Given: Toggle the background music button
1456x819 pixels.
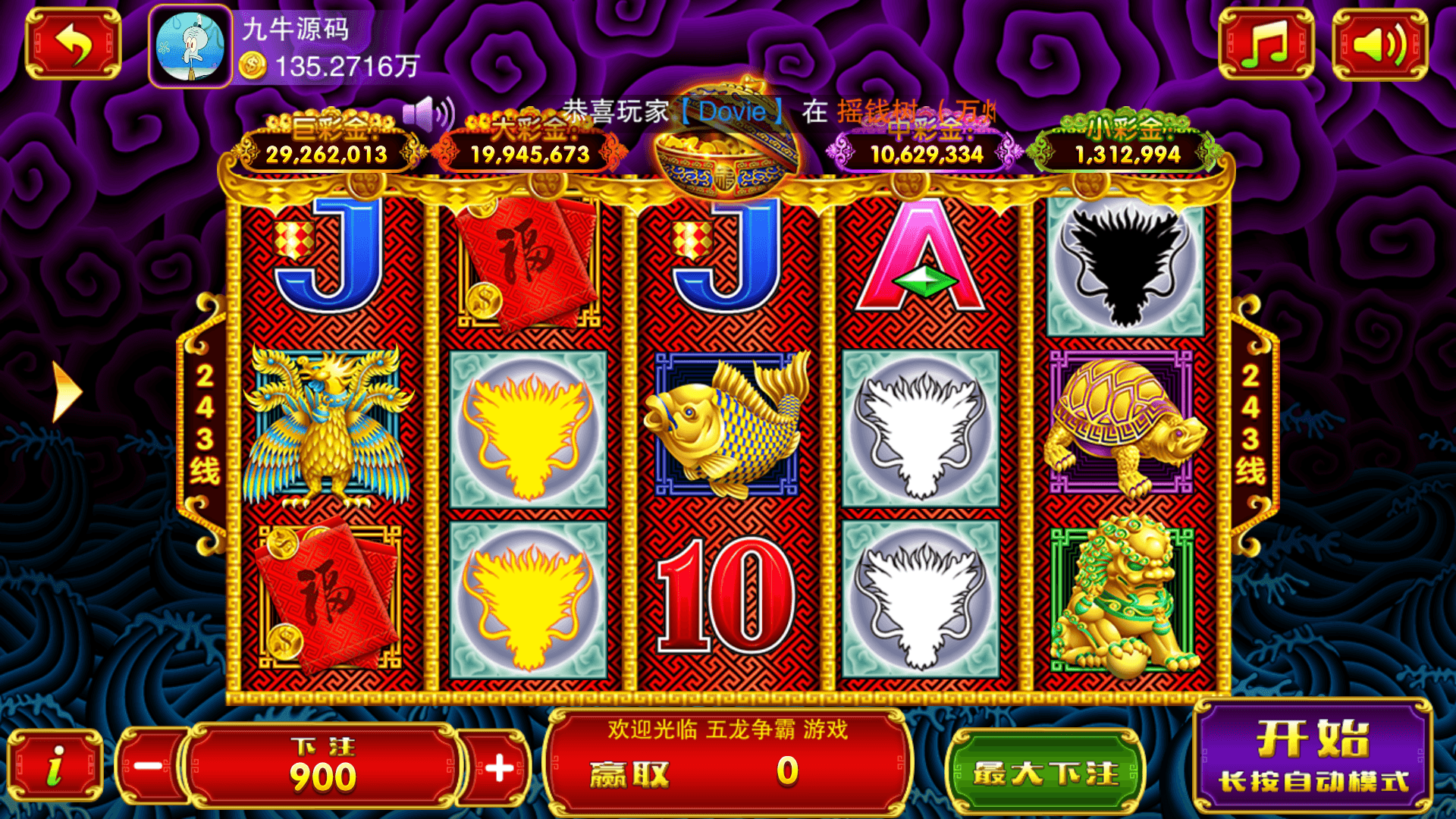Looking at the screenshot, I should (1266, 44).
